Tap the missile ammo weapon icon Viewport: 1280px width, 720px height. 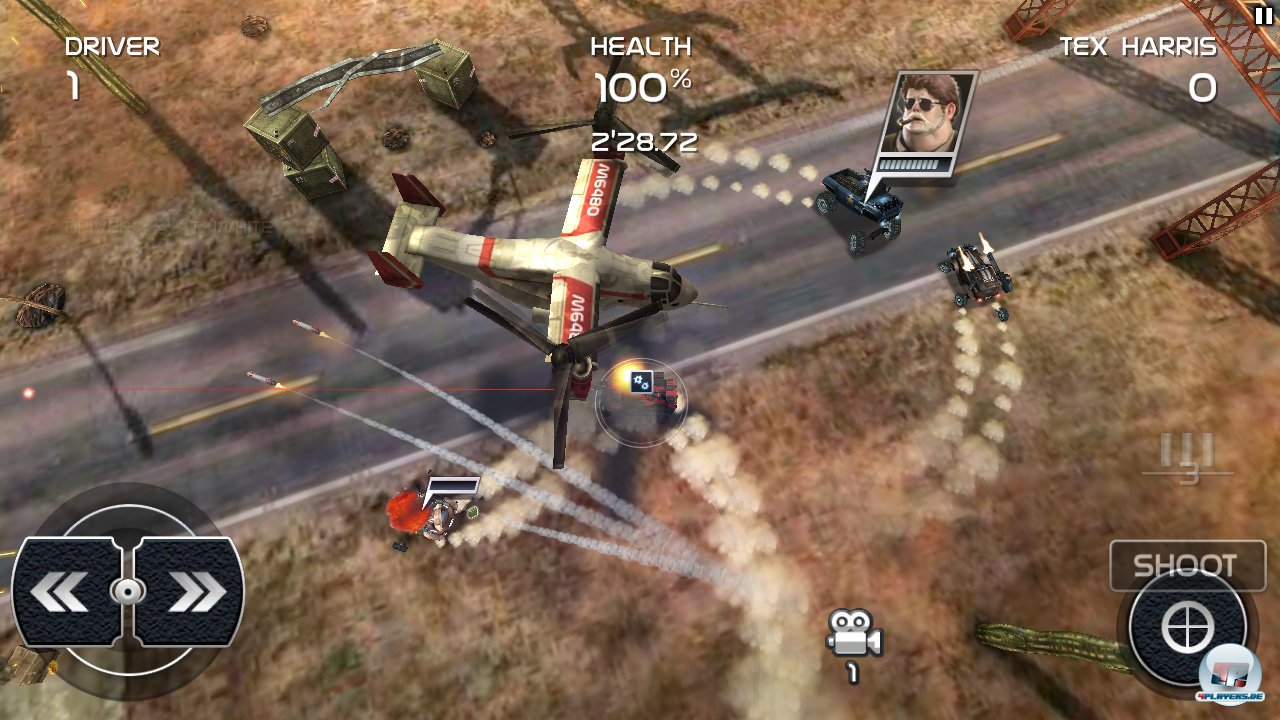click(1187, 455)
